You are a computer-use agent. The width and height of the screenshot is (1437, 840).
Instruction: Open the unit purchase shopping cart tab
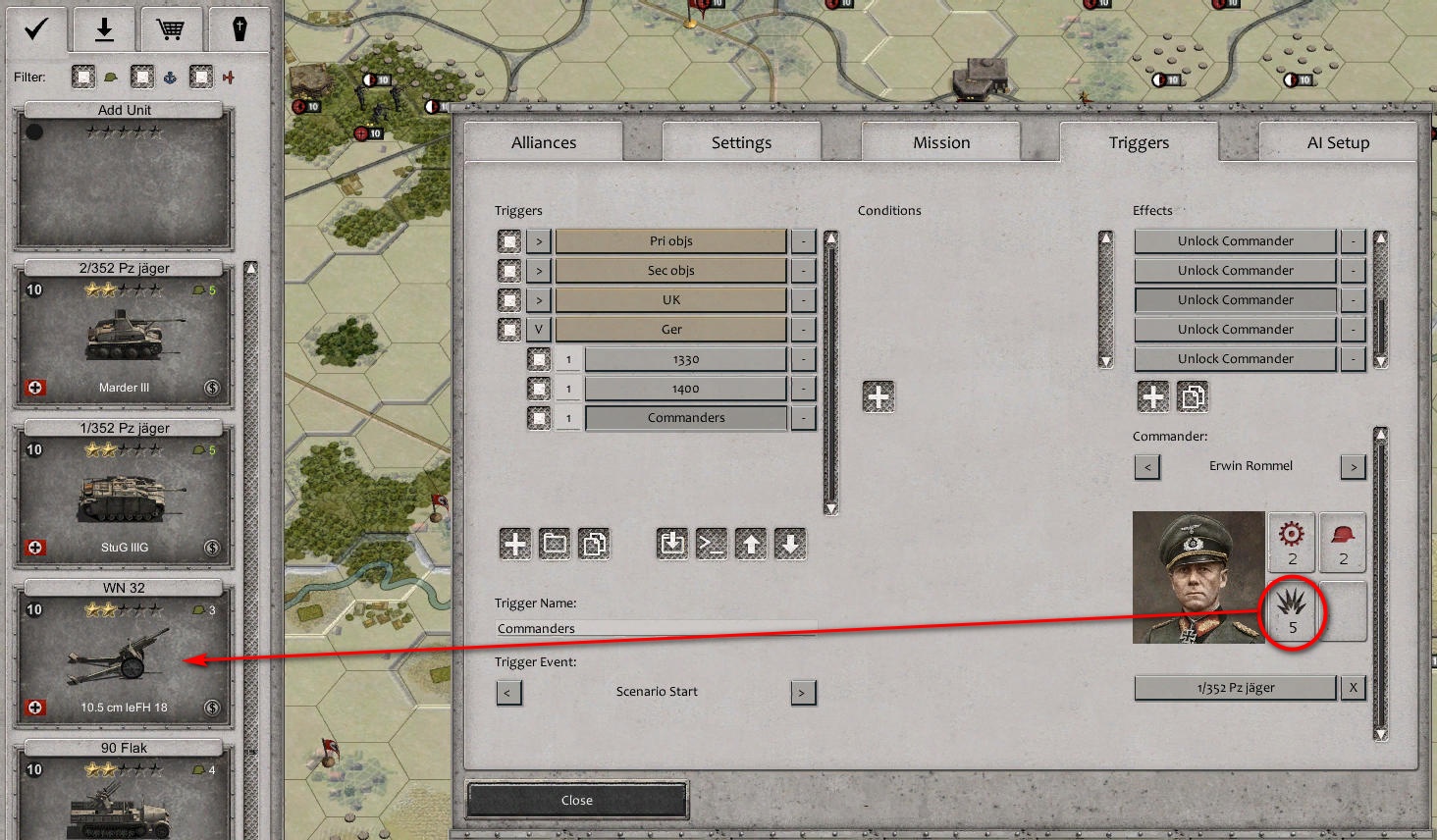(x=173, y=29)
